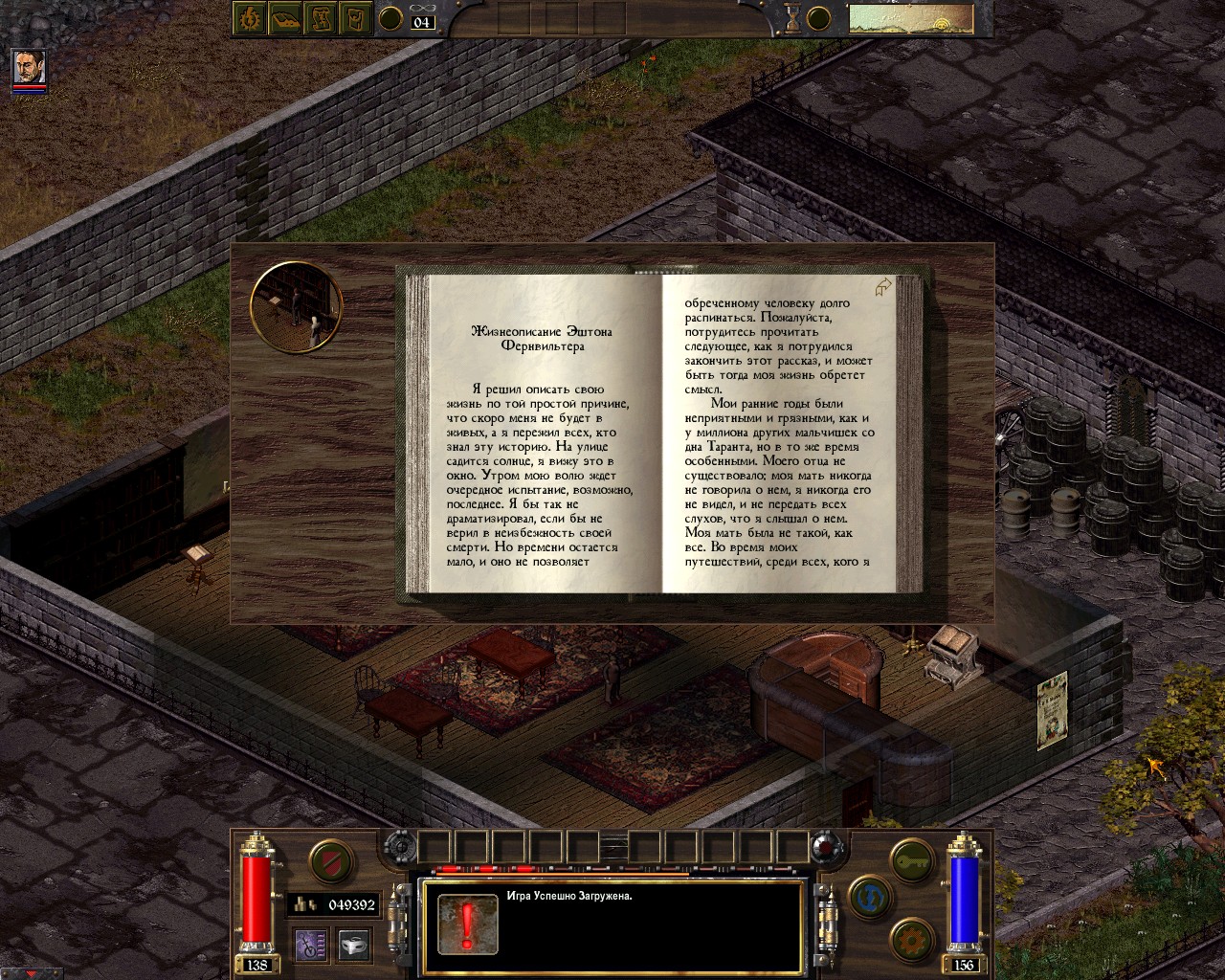1225x980 pixels.
Task: Turn to the next page of the book
Action: [883, 287]
